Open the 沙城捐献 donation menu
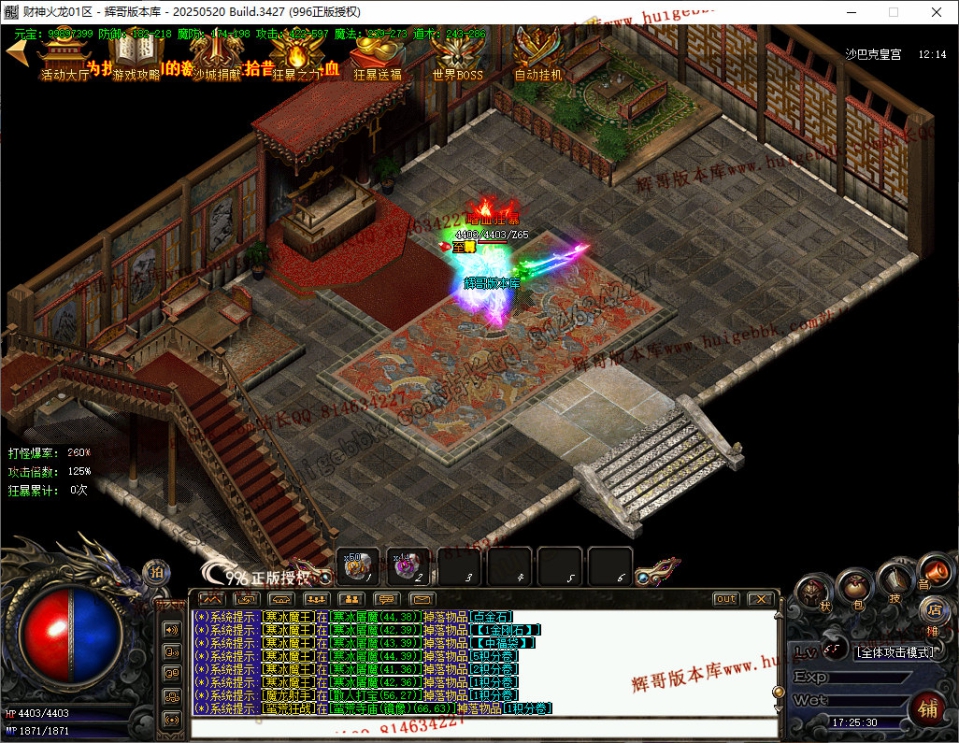The image size is (959, 743). coord(215,54)
